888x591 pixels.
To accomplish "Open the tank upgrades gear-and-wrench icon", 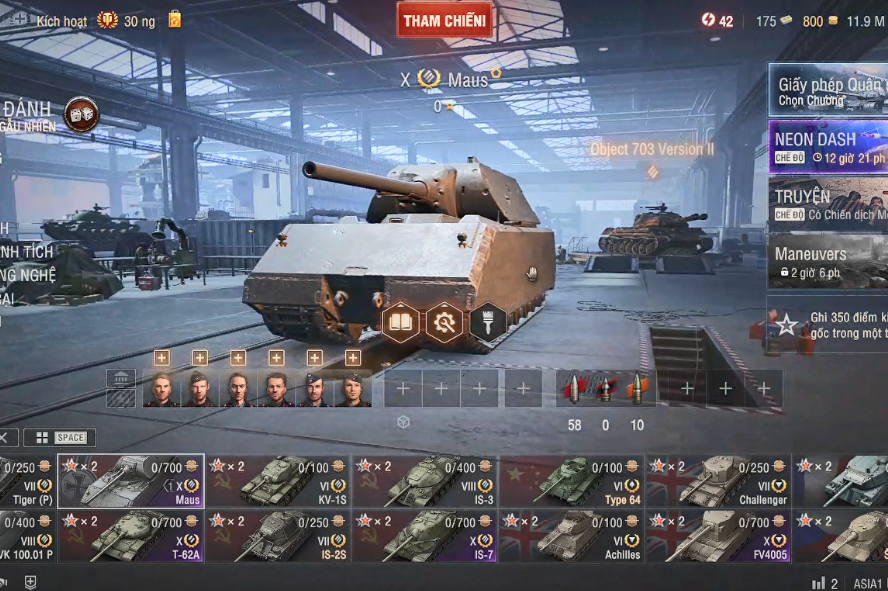I will tap(444, 322).
